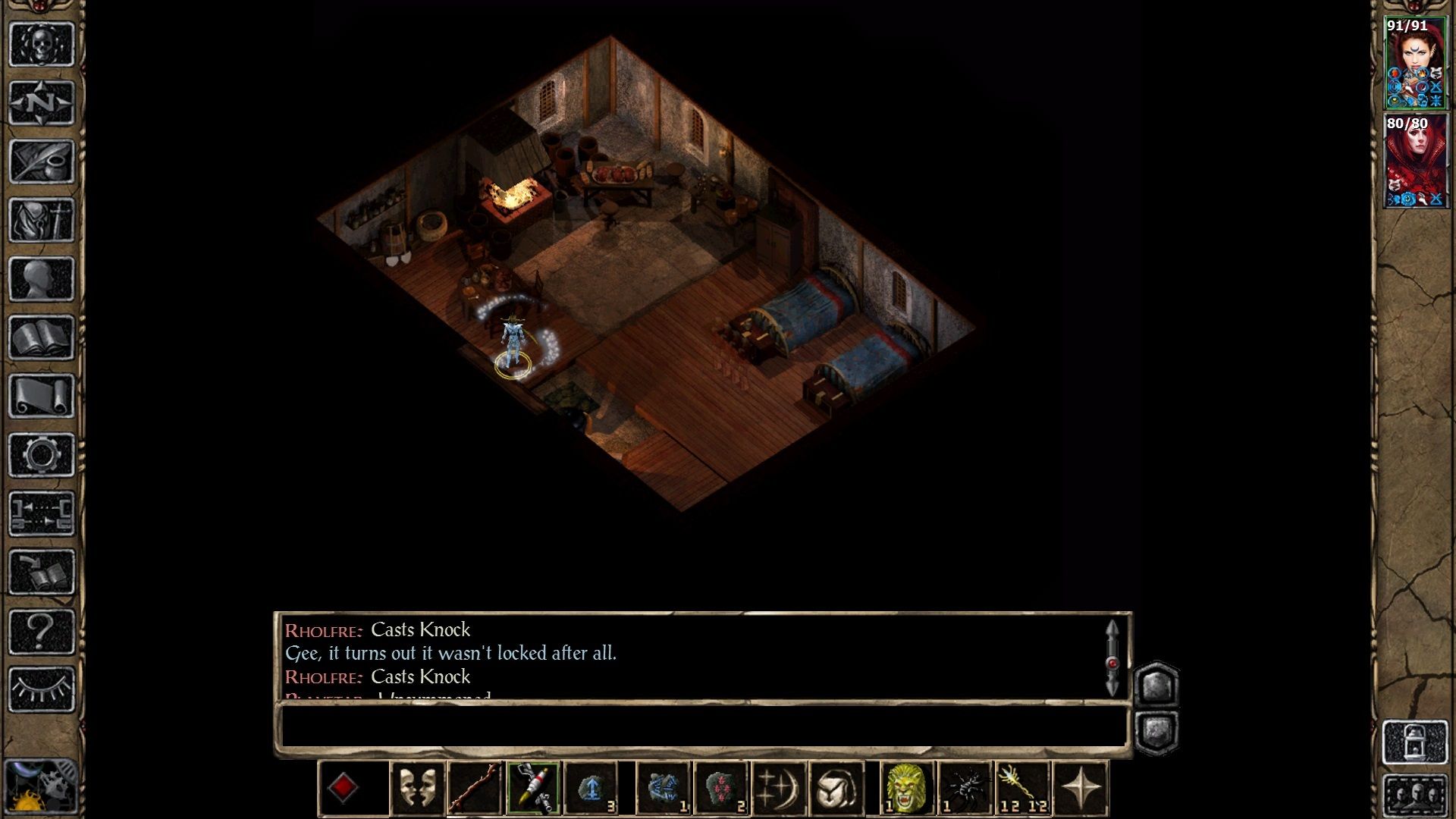Select the wooden staff weapon slot
The image size is (1456, 819).
click(475, 789)
